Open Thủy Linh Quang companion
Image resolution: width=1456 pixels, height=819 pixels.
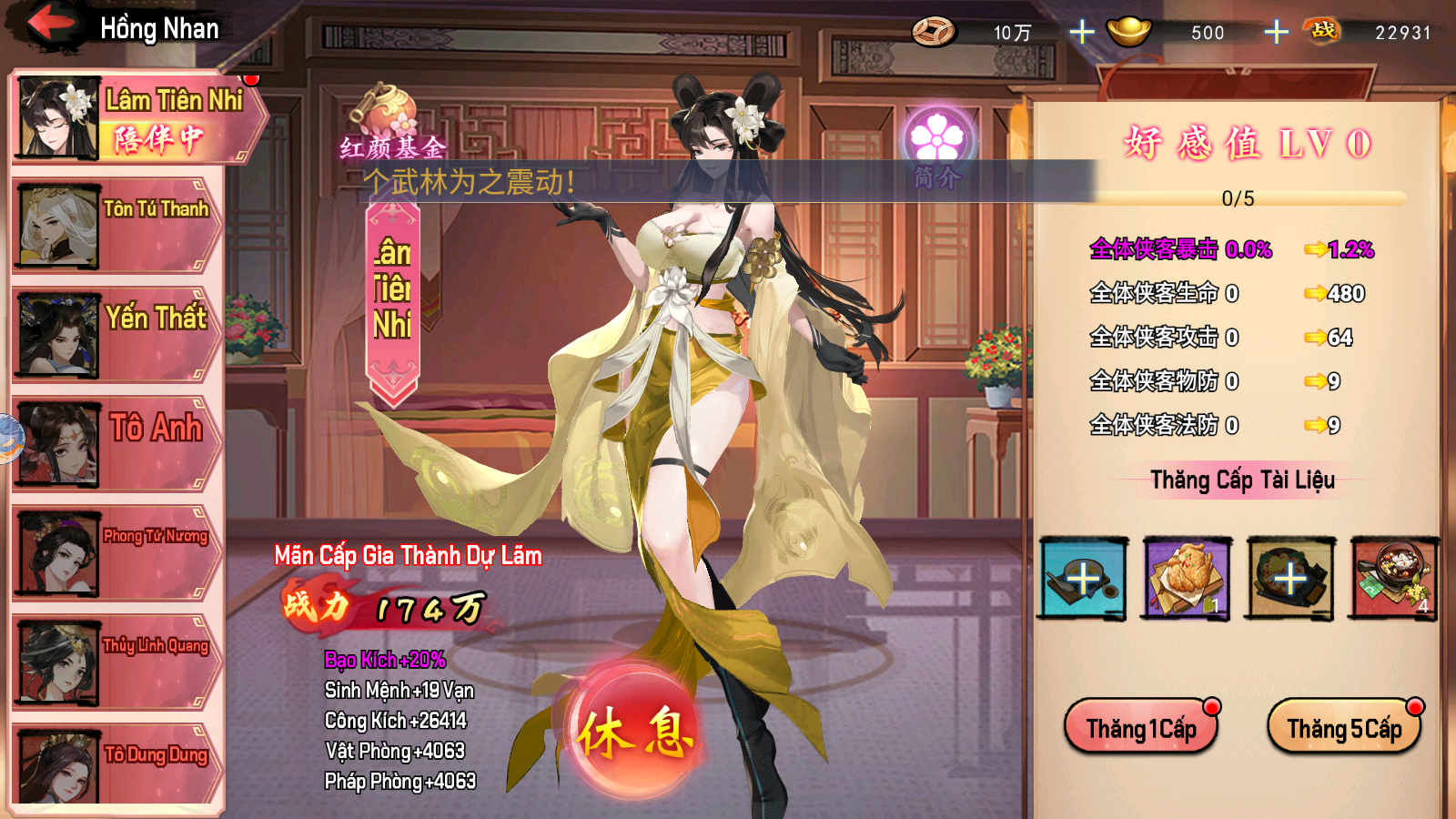(x=116, y=662)
